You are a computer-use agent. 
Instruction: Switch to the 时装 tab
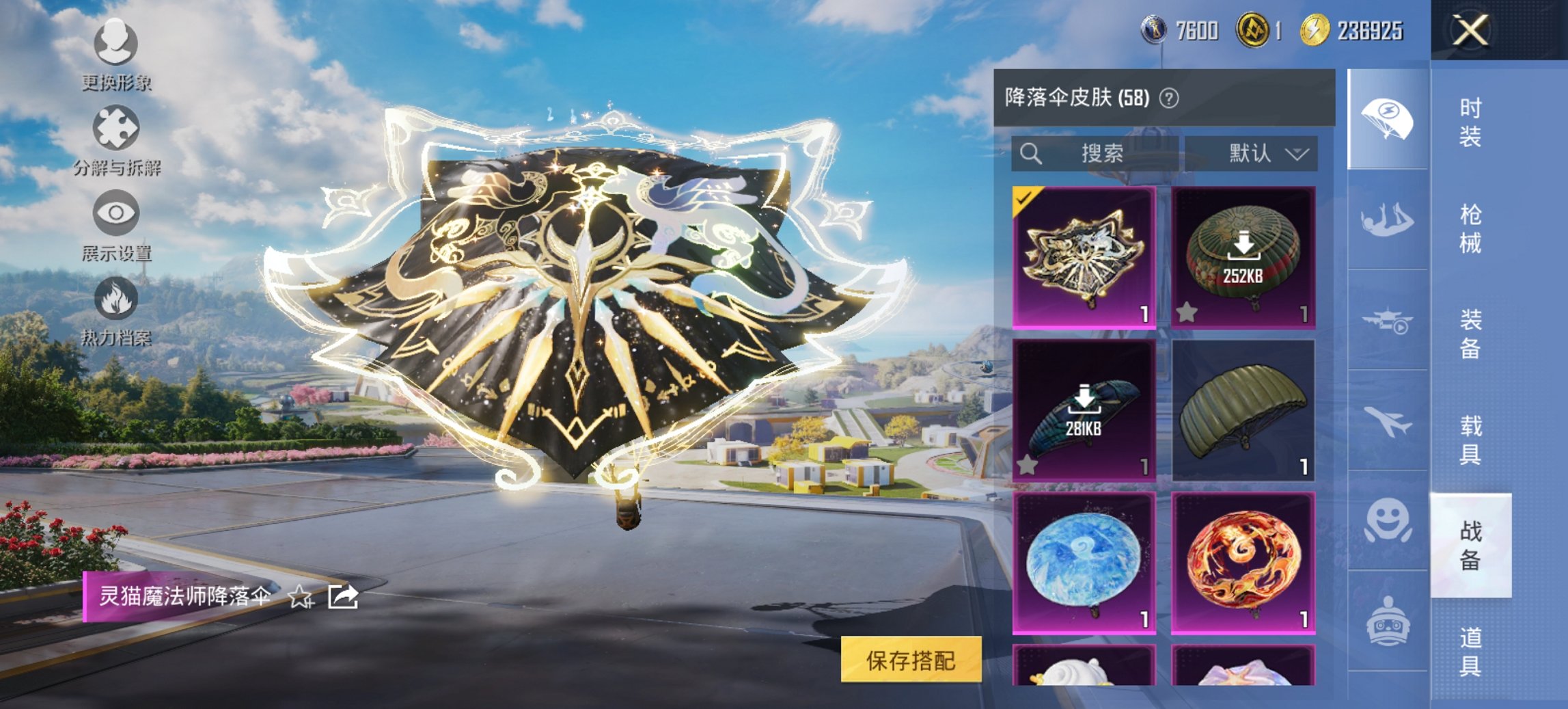click(x=1470, y=123)
